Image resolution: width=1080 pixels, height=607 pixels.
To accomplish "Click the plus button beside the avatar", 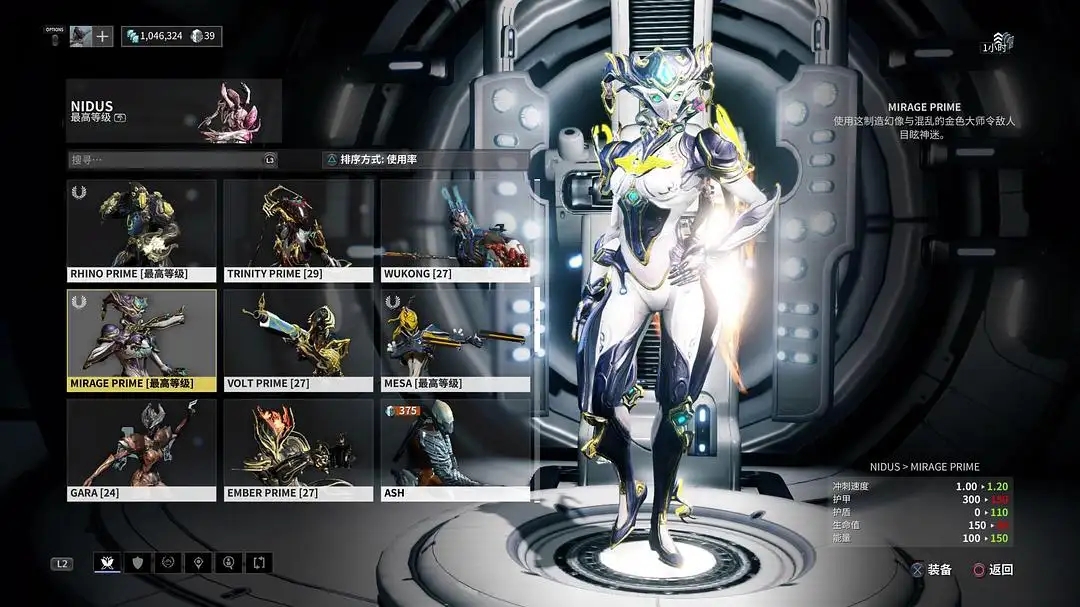I will [104, 36].
